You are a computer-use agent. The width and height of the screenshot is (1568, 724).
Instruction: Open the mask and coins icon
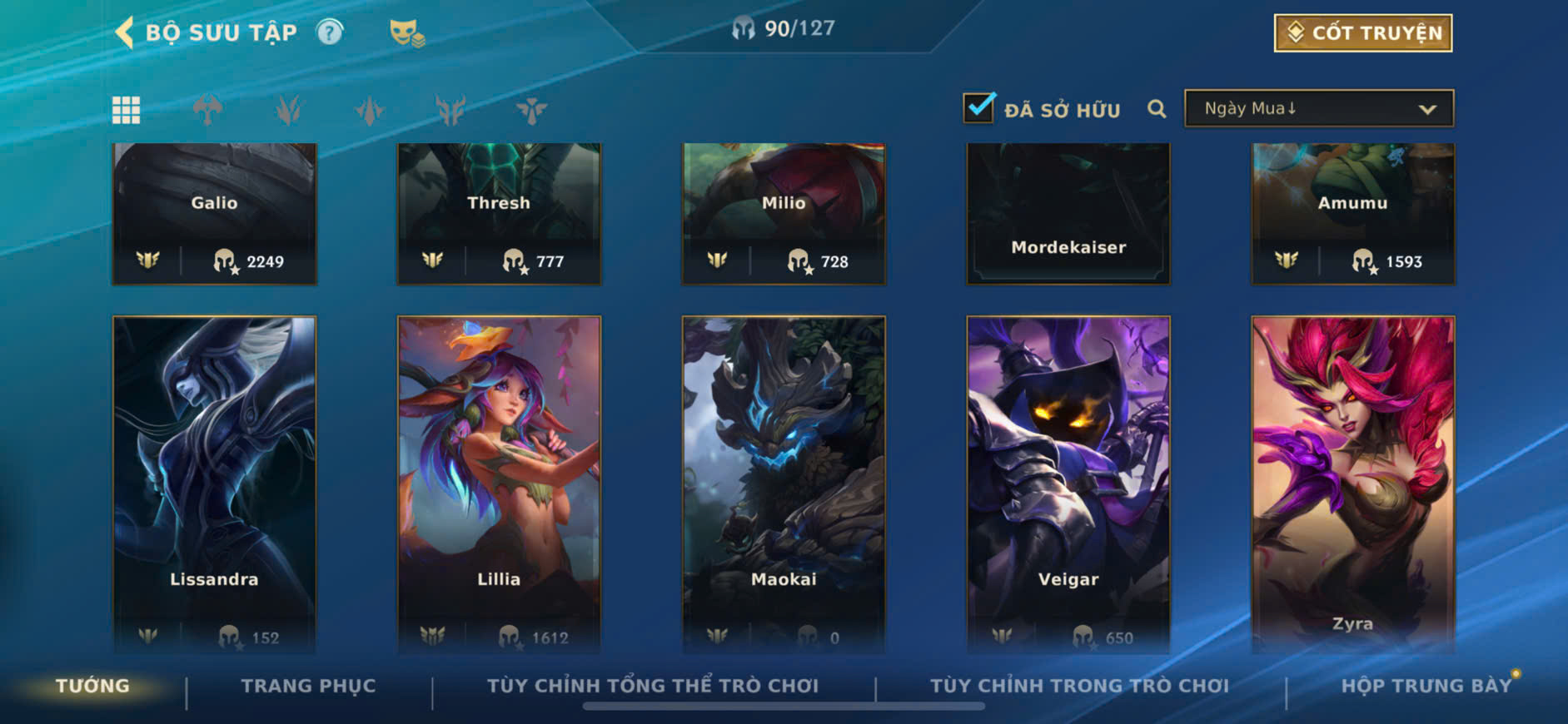click(406, 33)
